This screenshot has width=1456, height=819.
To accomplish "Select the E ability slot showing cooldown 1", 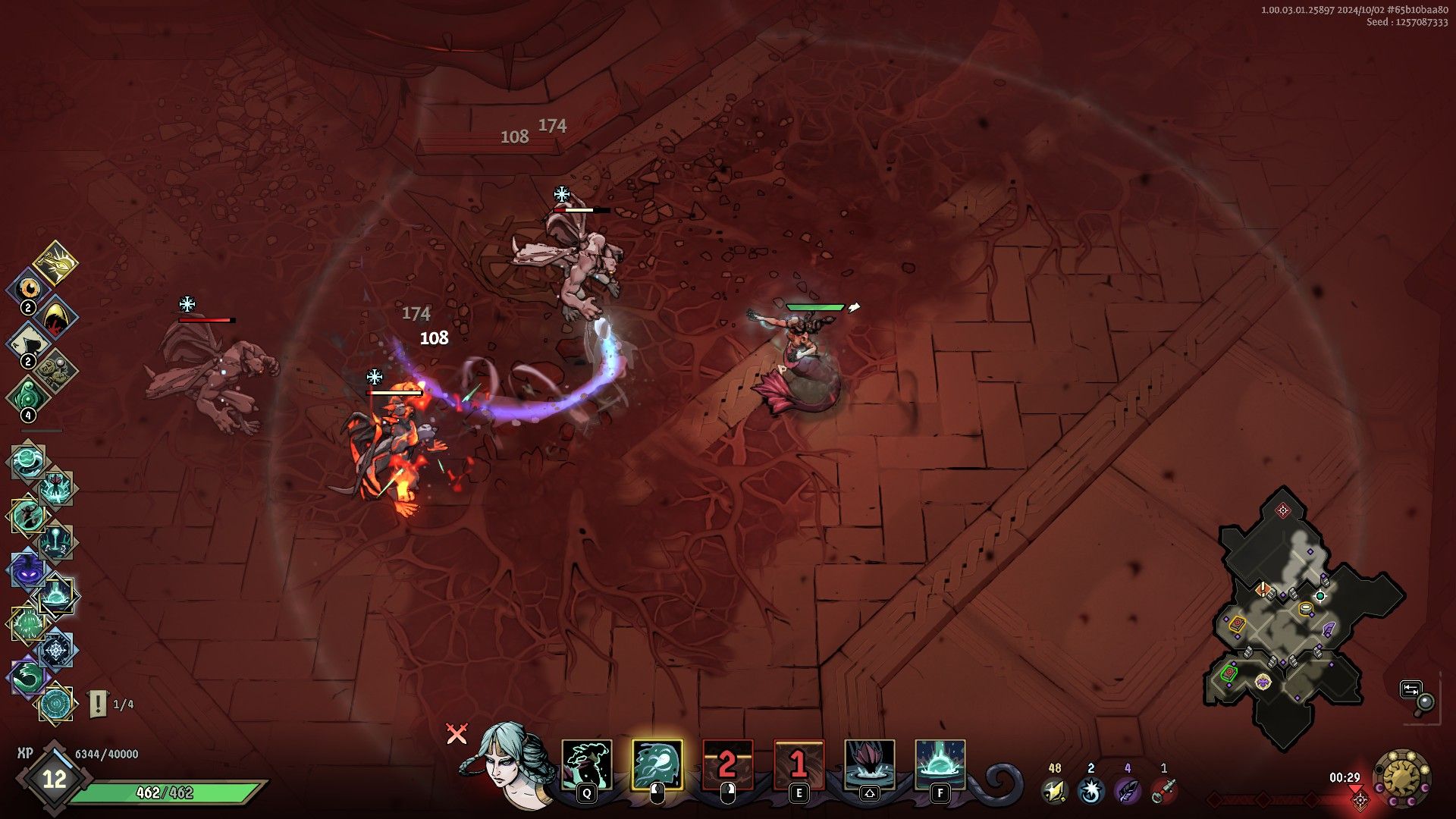I will pos(799,764).
